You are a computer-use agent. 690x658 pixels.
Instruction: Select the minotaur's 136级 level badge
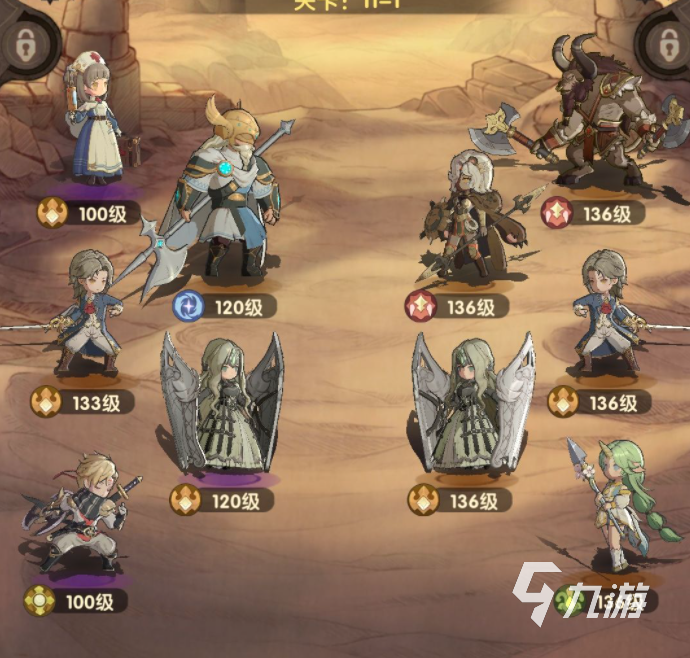click(x=592, y=213)
